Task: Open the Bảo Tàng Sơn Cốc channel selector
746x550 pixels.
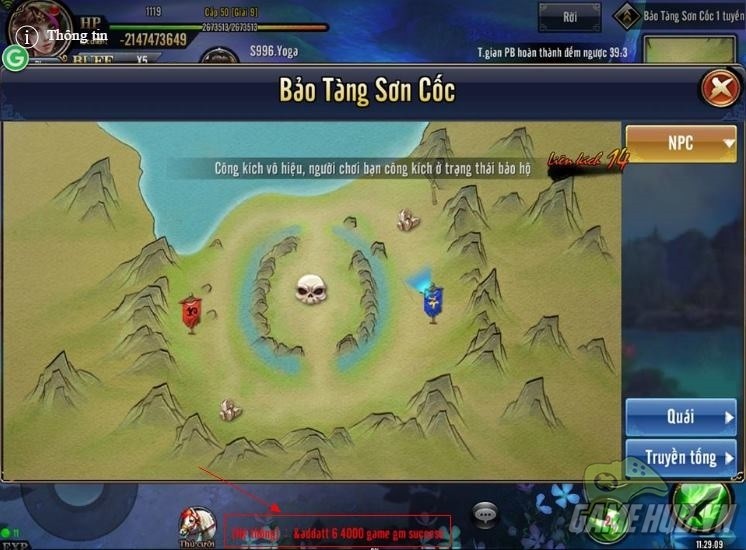Action: tap(680, 16)
